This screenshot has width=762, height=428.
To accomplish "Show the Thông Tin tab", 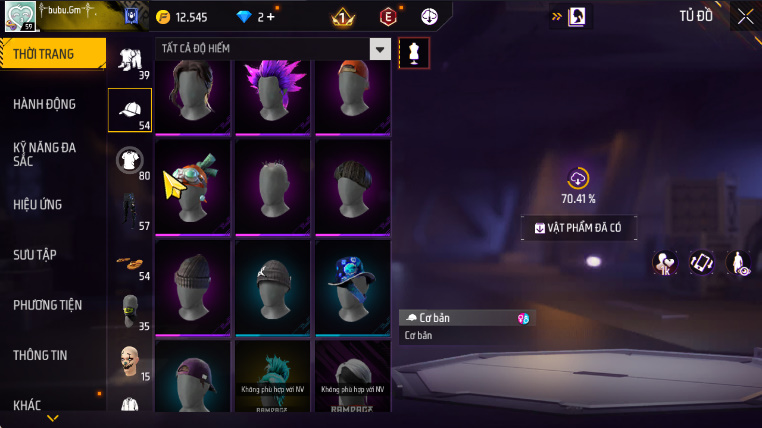I will 40,354.
